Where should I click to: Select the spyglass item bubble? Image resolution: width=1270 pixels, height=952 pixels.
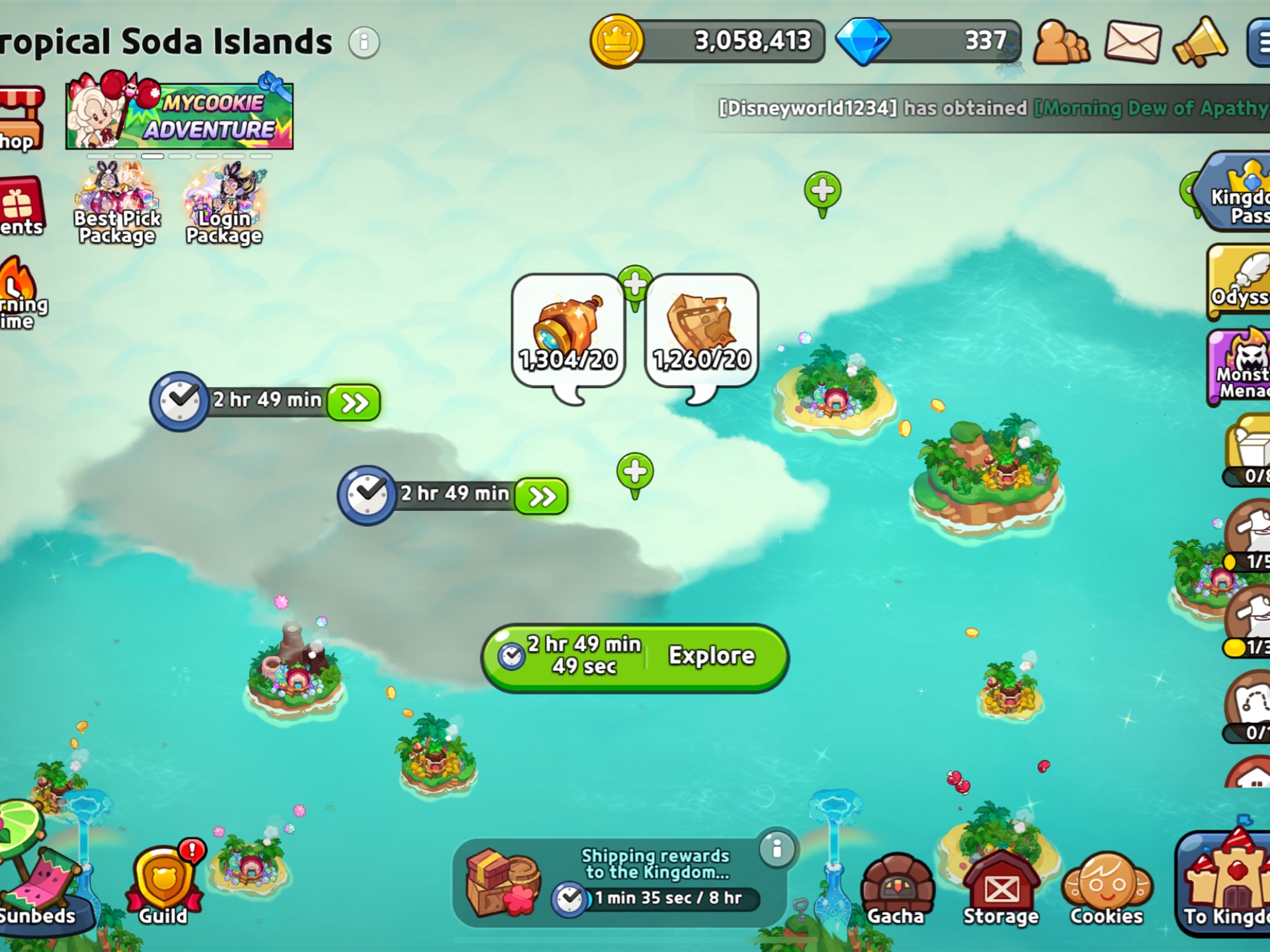tap(568, 332)
